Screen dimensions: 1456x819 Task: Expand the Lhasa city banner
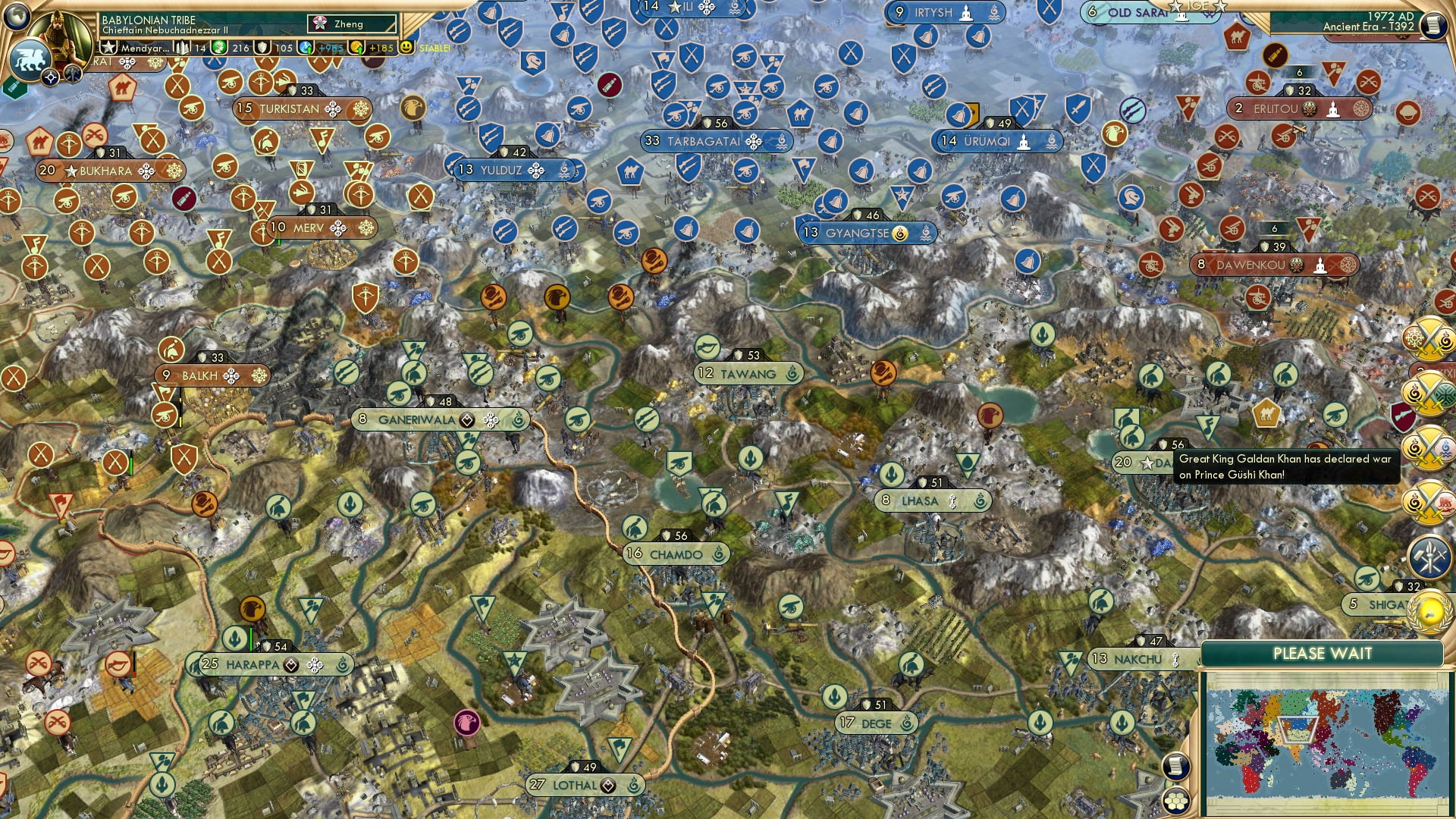(x=930, y=500)
